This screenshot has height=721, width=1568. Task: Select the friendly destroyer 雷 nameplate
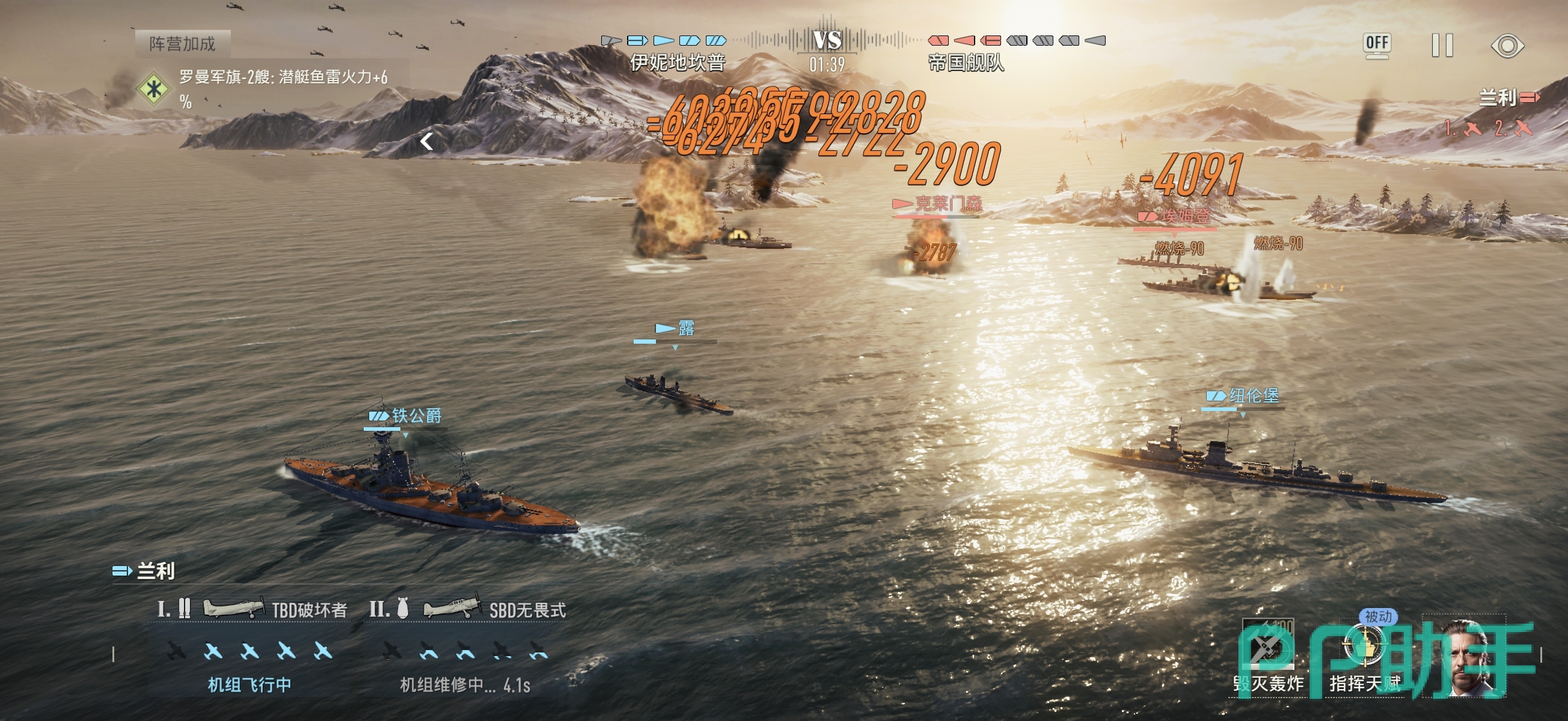(x=675, y=329)
